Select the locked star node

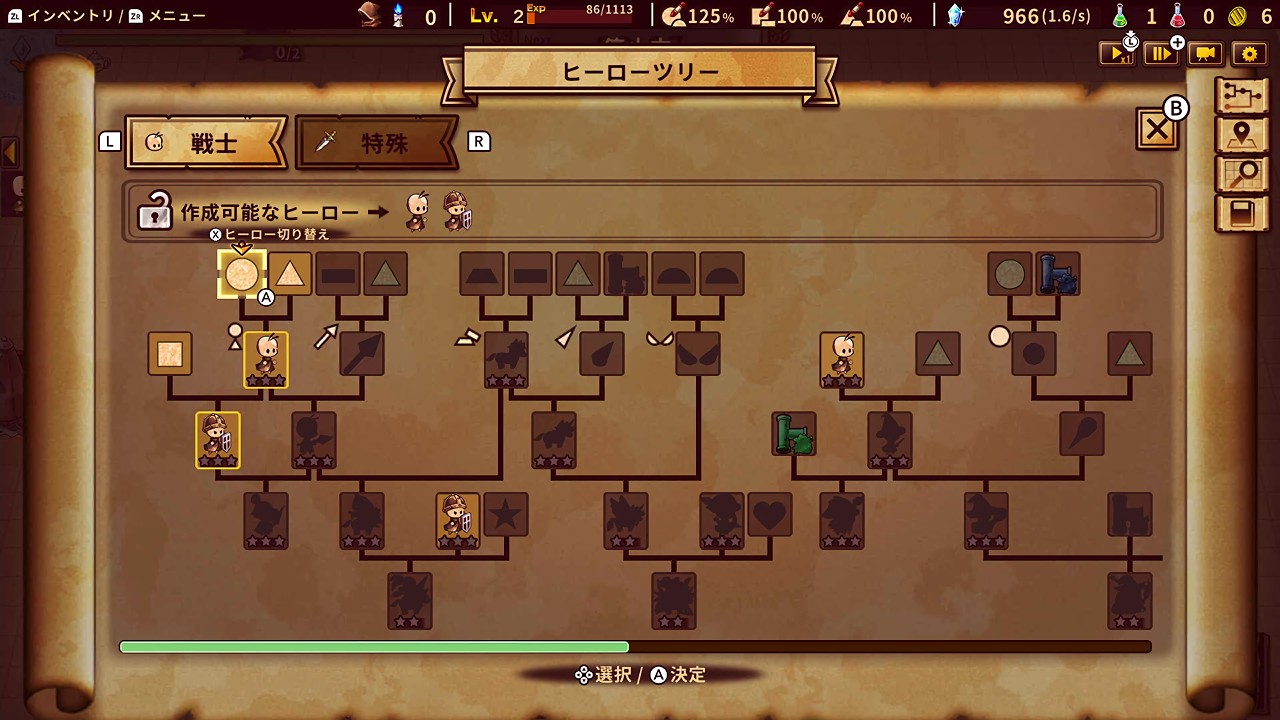(x=506, y=514)
